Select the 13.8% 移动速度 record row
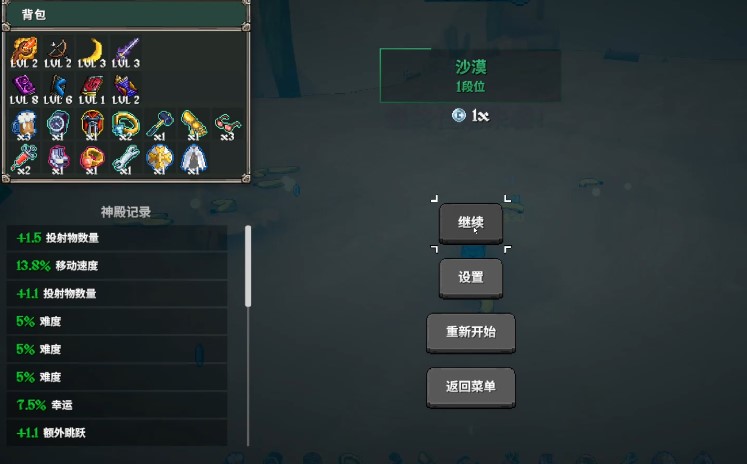The height and width of the screenshot is (464, 747). (117, 266)
